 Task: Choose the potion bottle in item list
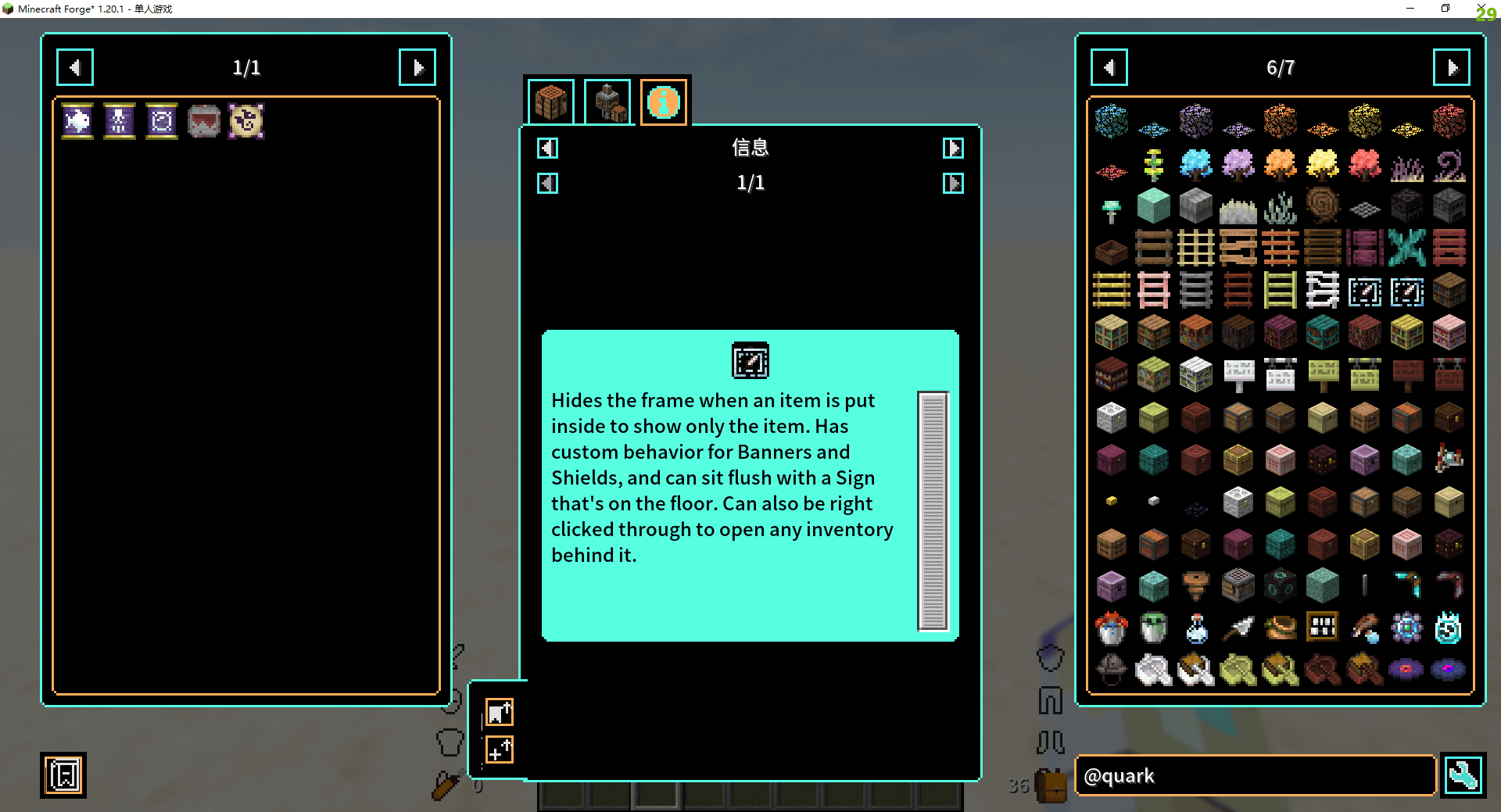coord(1196,628)
